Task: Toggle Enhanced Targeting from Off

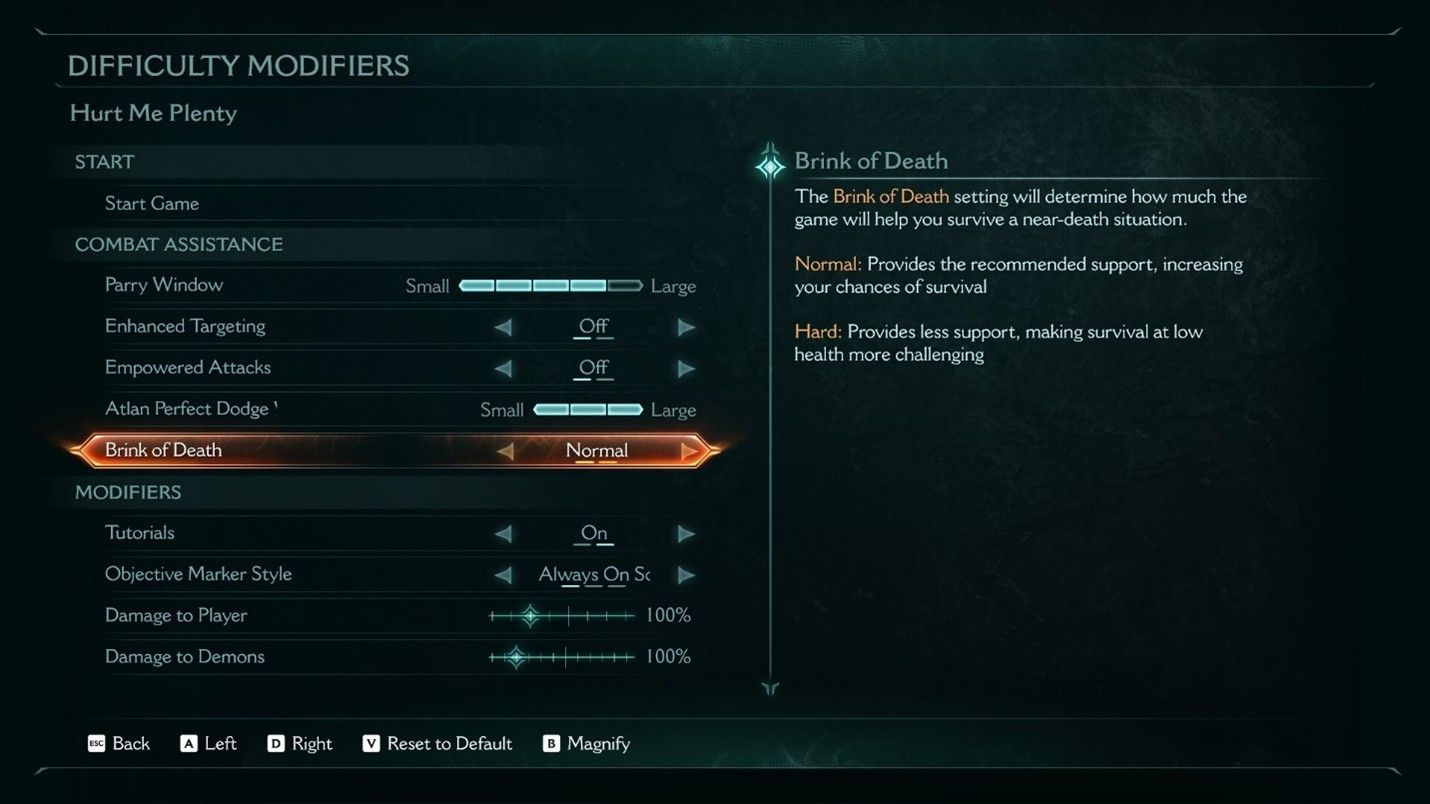Action: tap(687, 326)
